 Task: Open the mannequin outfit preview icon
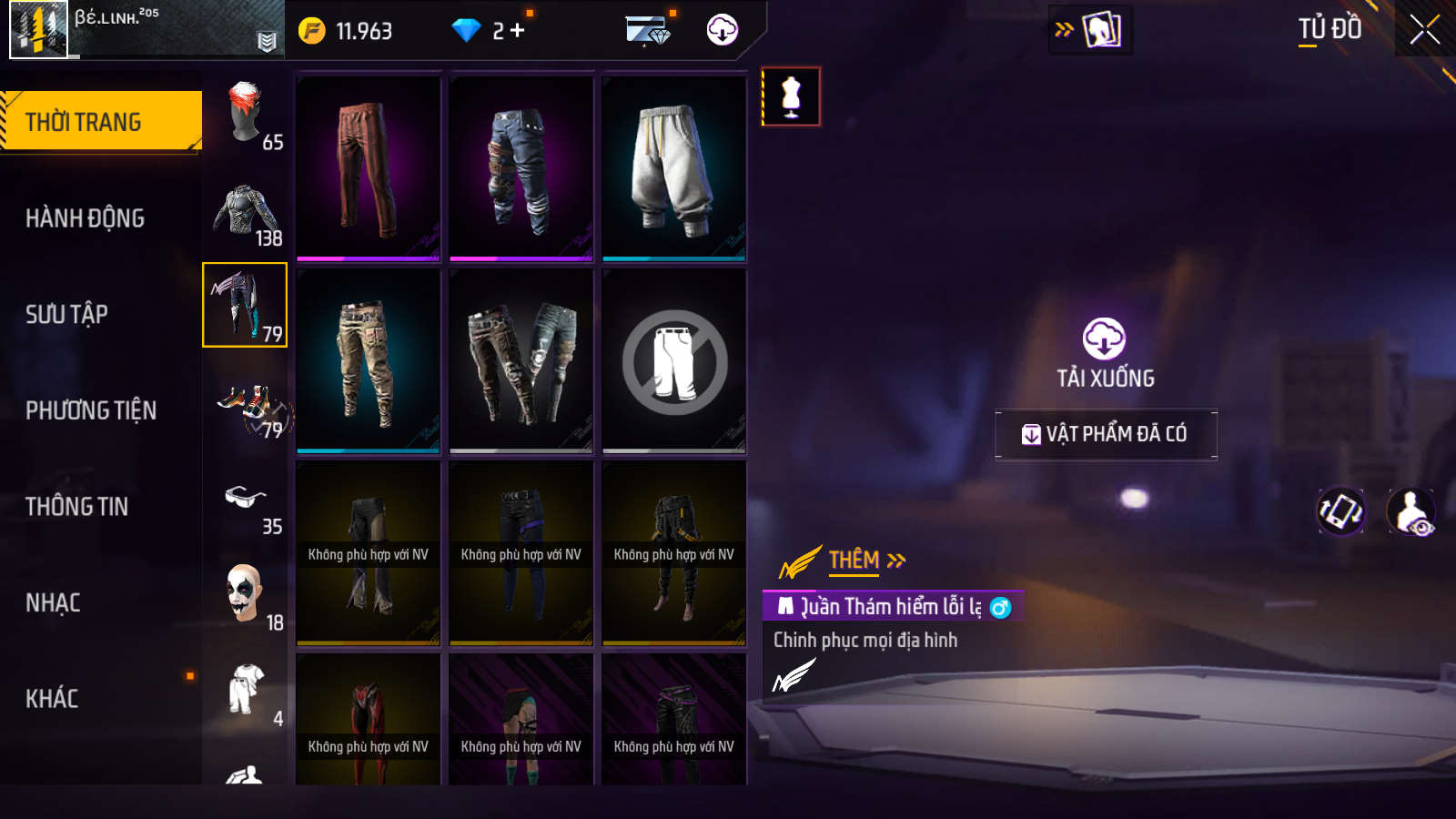pyautogui.click(x=791, y=96)
